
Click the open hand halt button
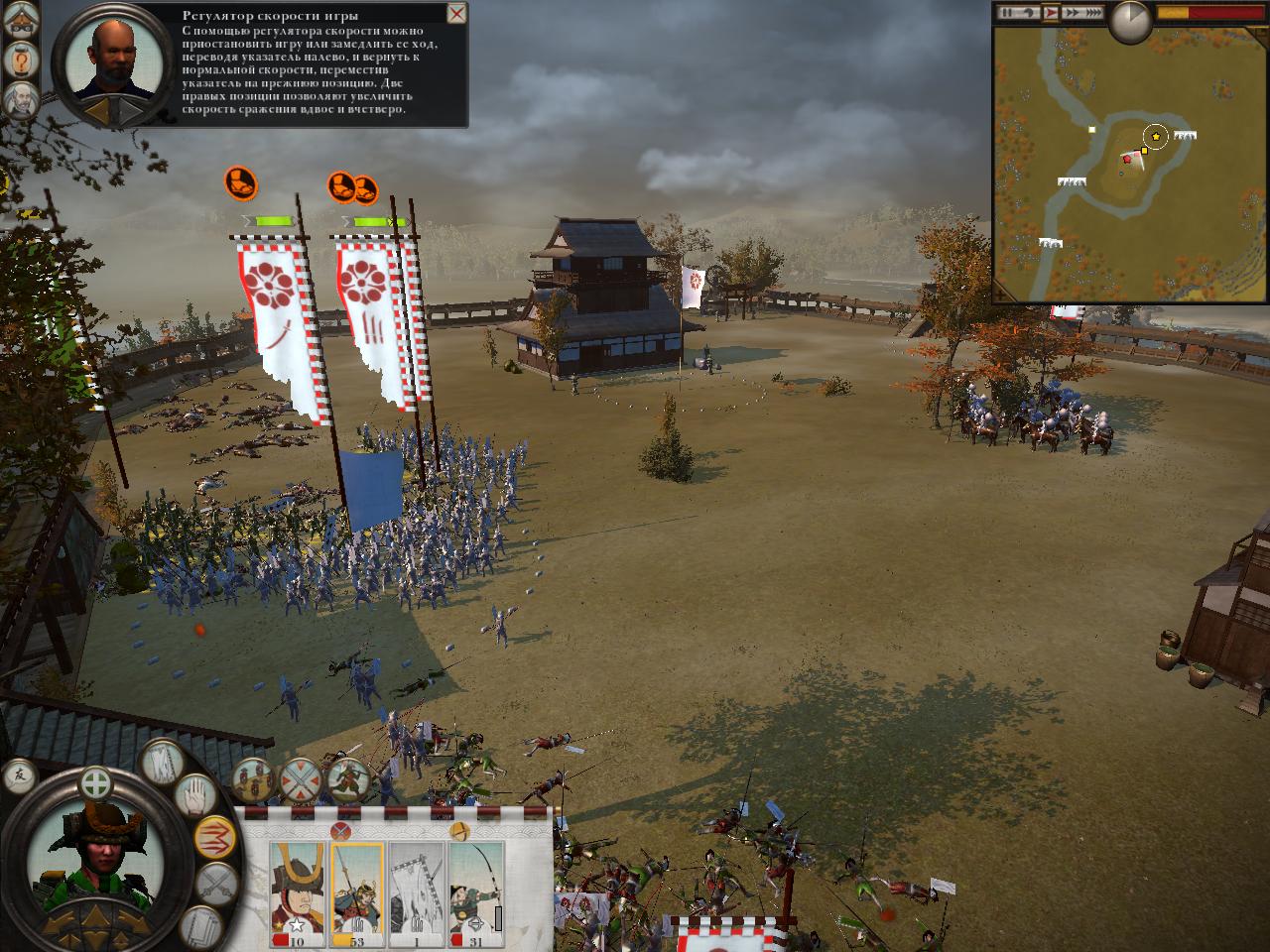click(x=194, y=794)
